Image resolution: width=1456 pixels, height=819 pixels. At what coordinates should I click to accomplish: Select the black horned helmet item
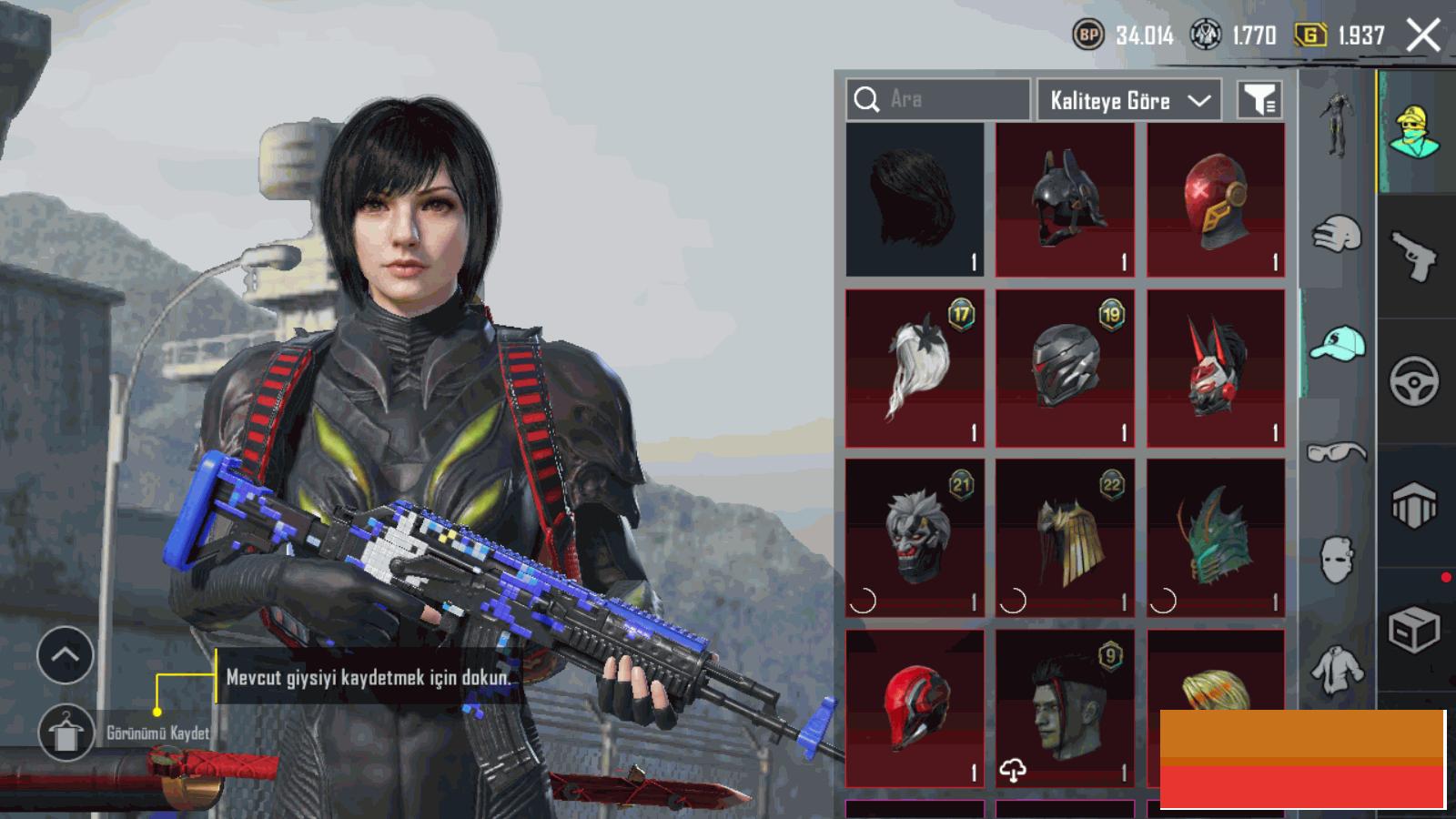[x=1065, y=200]
